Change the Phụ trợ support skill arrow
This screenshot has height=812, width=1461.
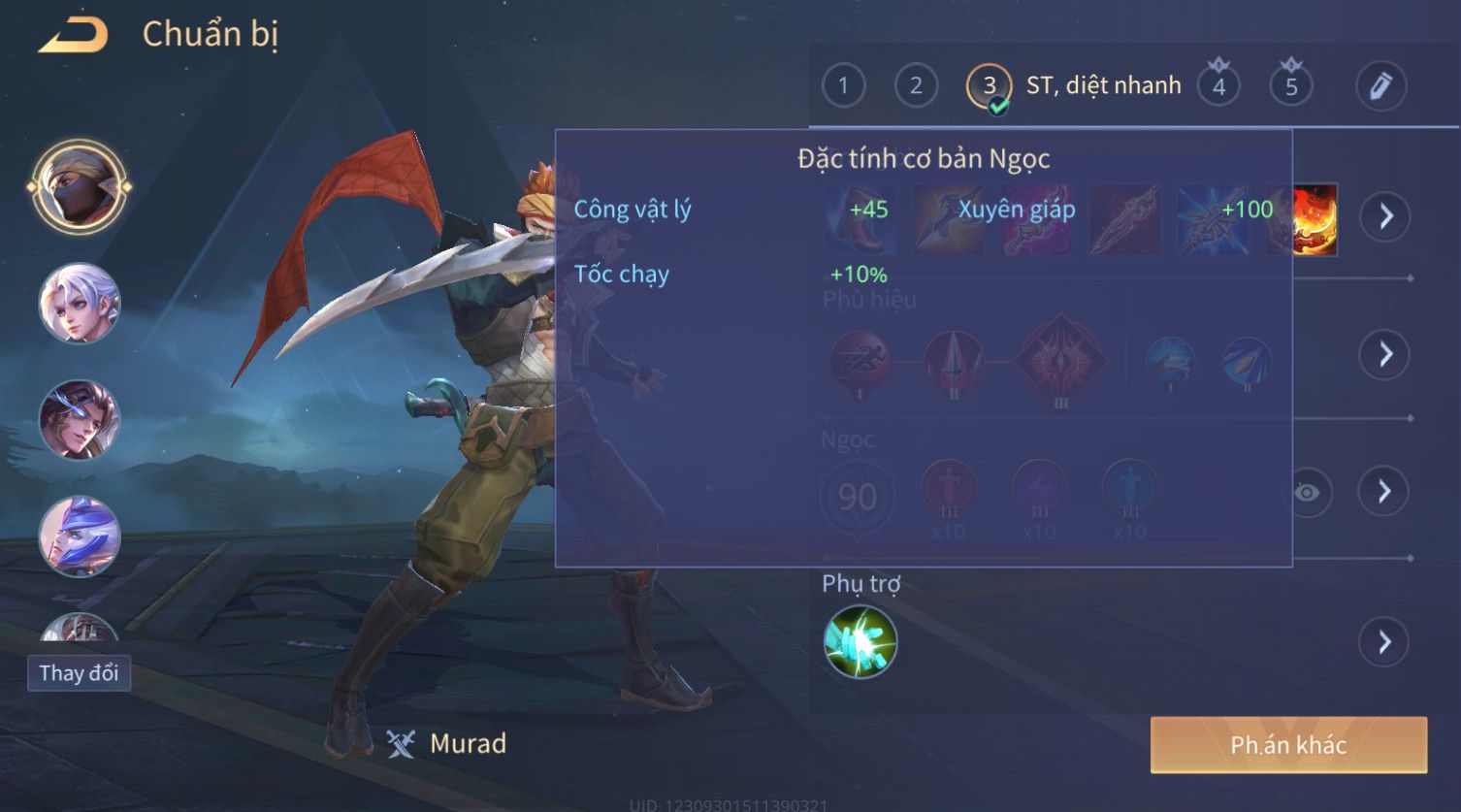1383,642
